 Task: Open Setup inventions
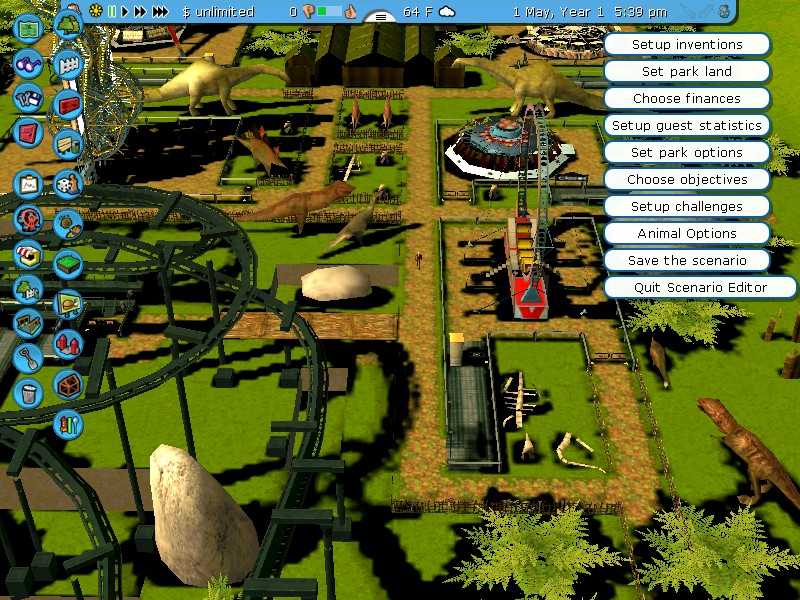click(686, 45)
